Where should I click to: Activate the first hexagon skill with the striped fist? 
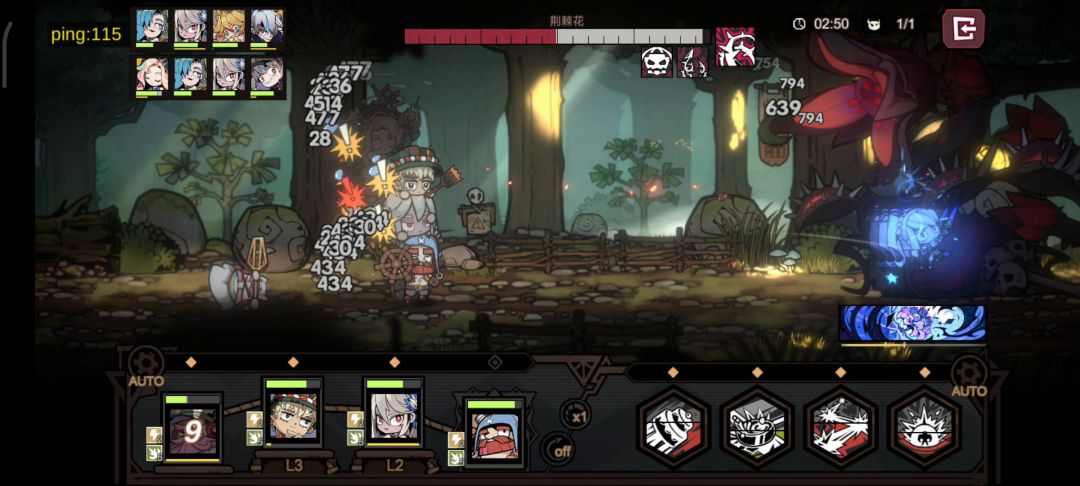coord(674,427)
